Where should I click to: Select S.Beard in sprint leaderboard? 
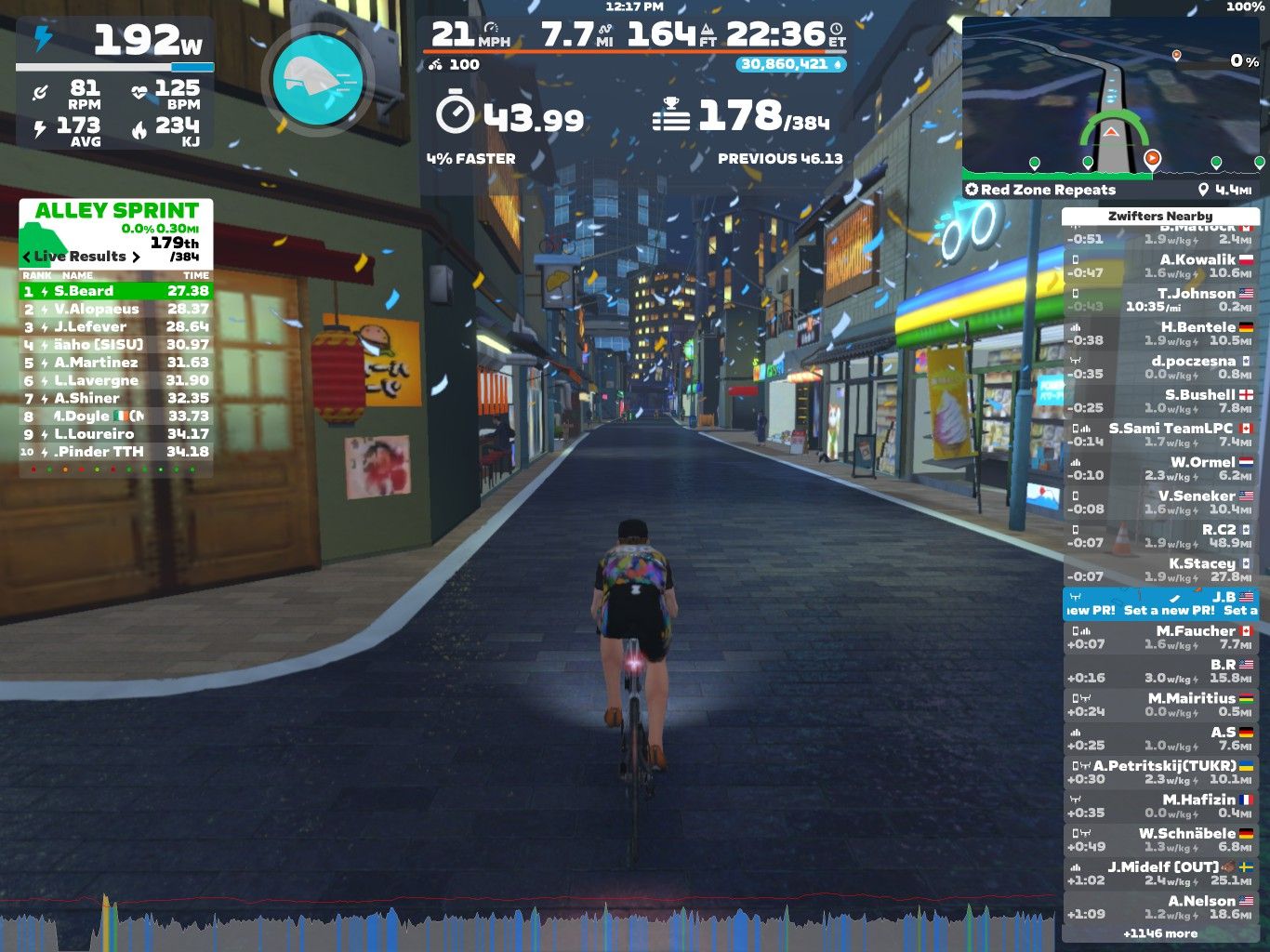coord(116,291)
